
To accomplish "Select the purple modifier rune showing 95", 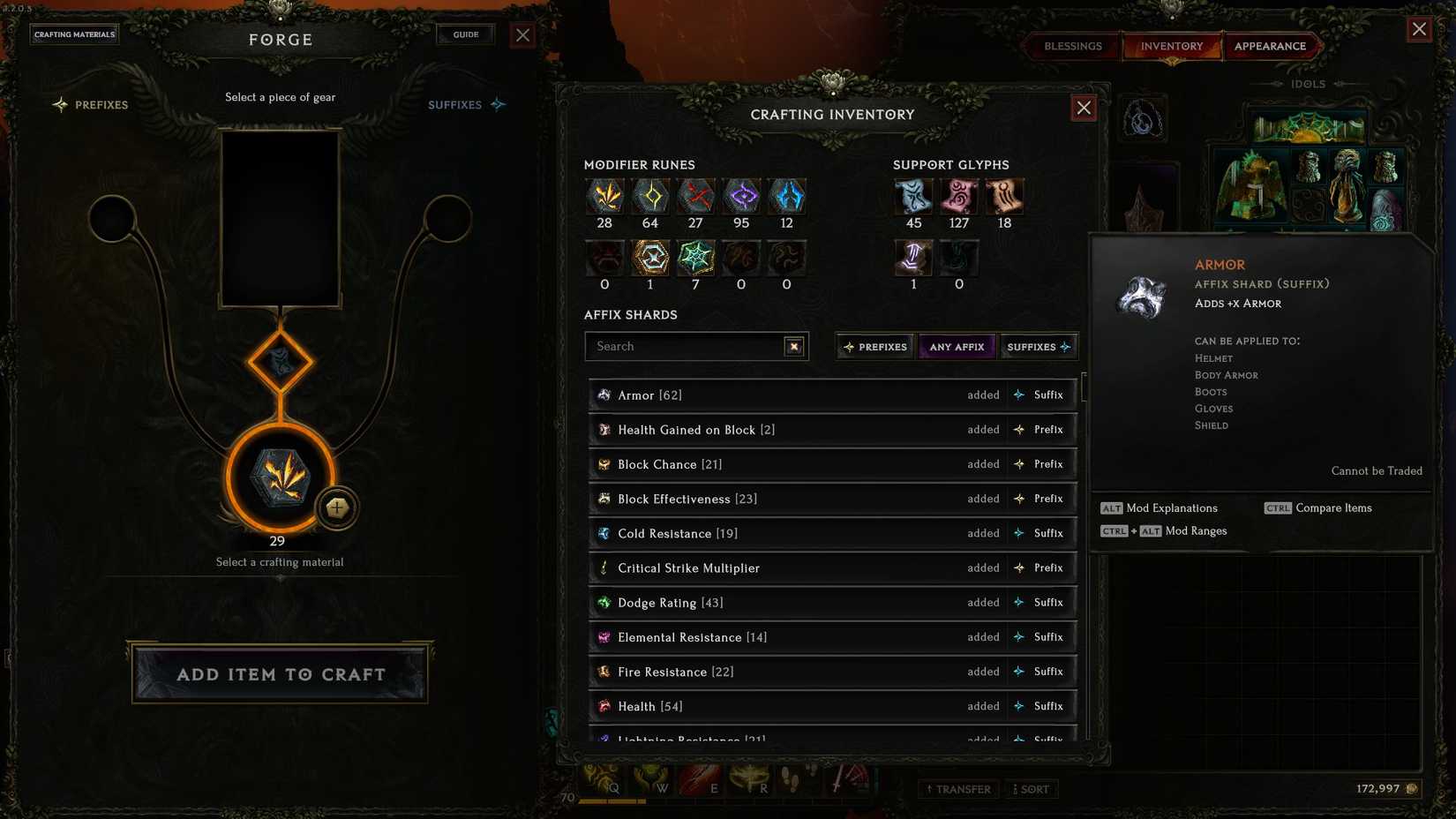I will [x=741, y=198].
